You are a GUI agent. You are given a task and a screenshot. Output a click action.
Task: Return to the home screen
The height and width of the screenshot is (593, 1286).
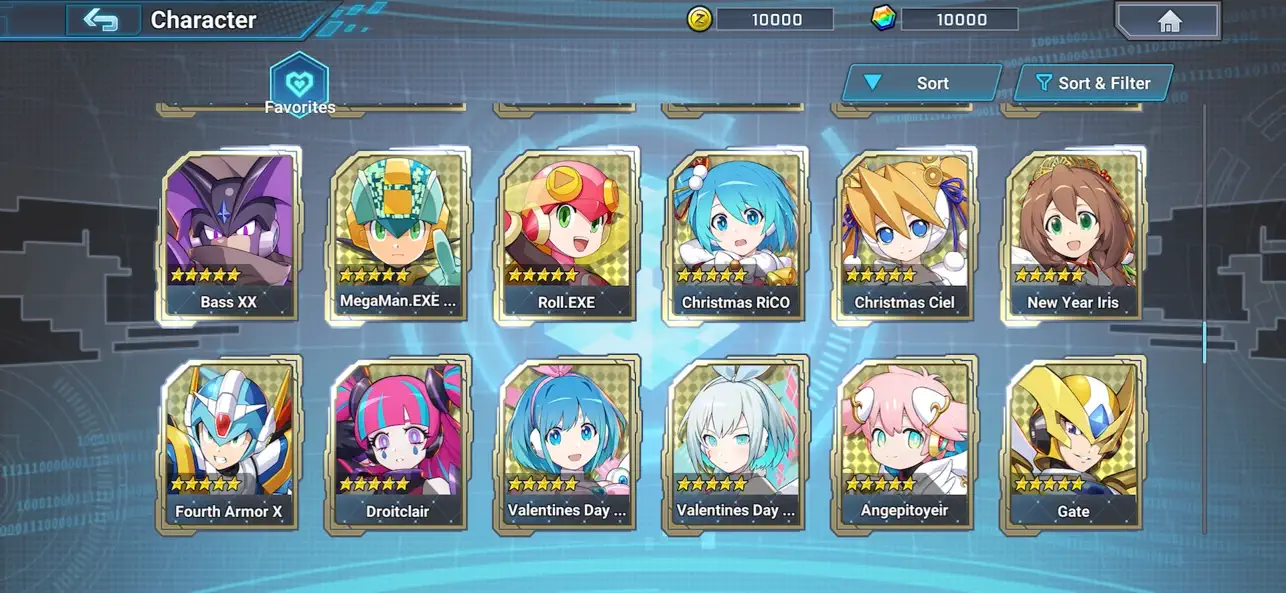(x=1168, y=21)
